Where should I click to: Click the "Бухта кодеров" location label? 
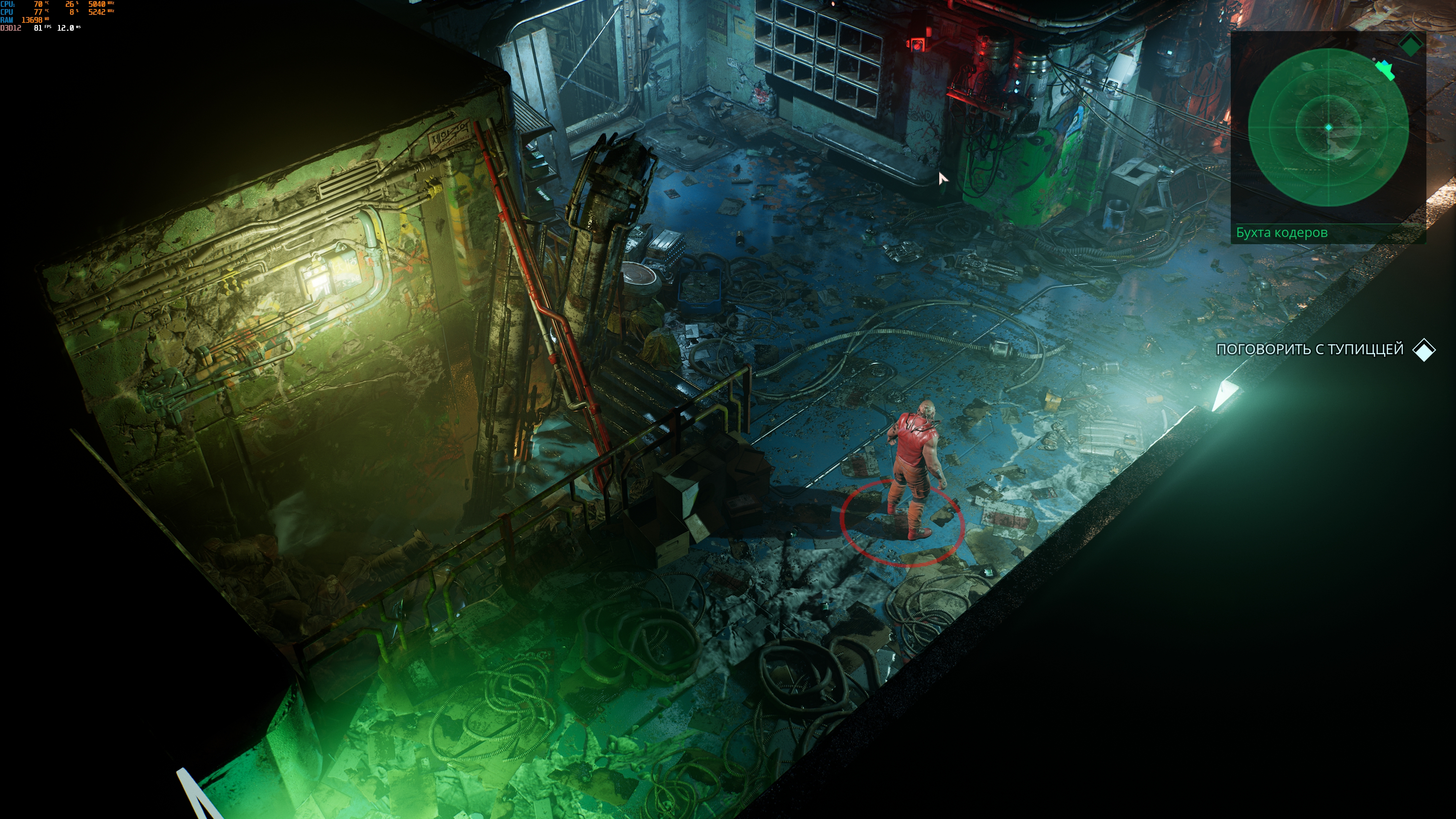click(1281, 232)
